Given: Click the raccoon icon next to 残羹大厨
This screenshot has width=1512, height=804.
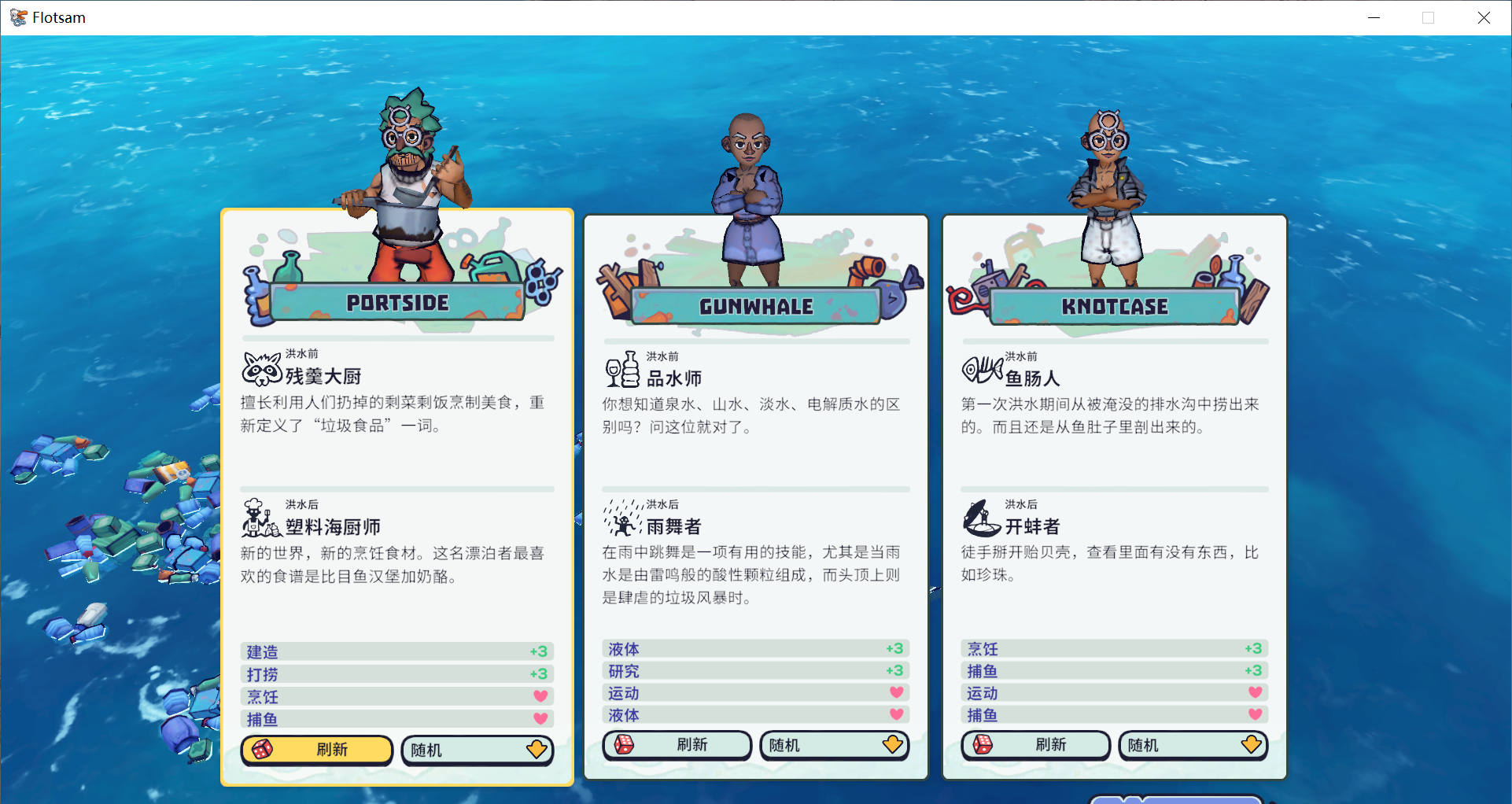Looking at the screenshot, I should click(x=260, y=368).
